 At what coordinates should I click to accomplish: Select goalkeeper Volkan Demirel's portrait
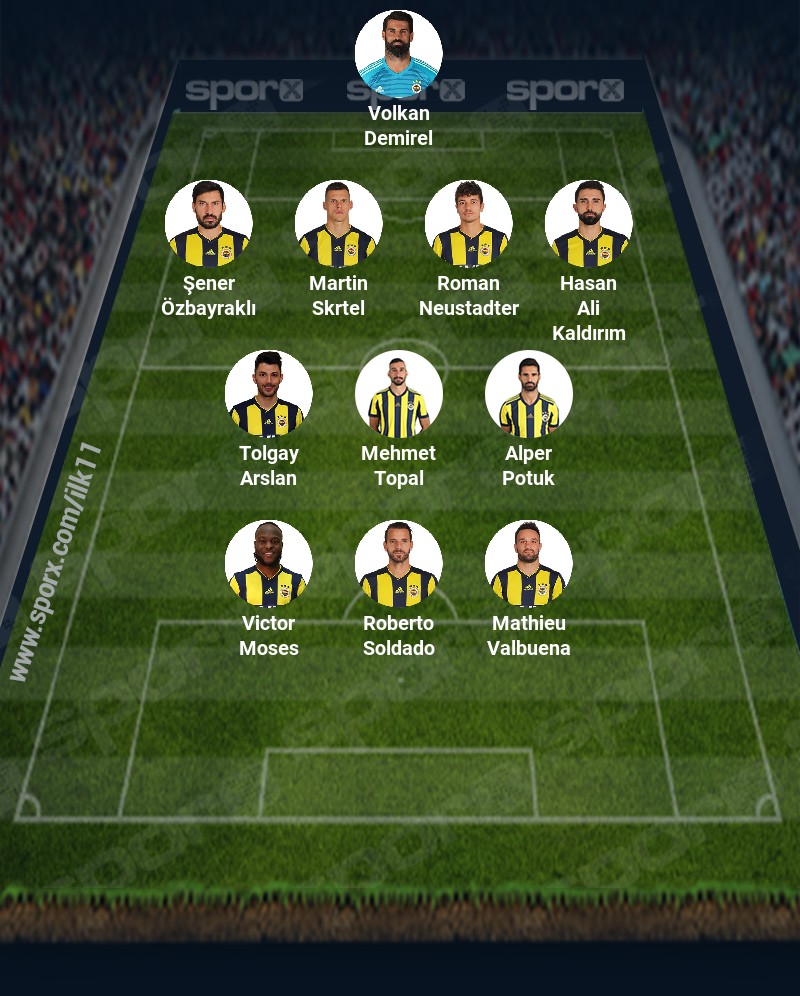click(398, 53)
